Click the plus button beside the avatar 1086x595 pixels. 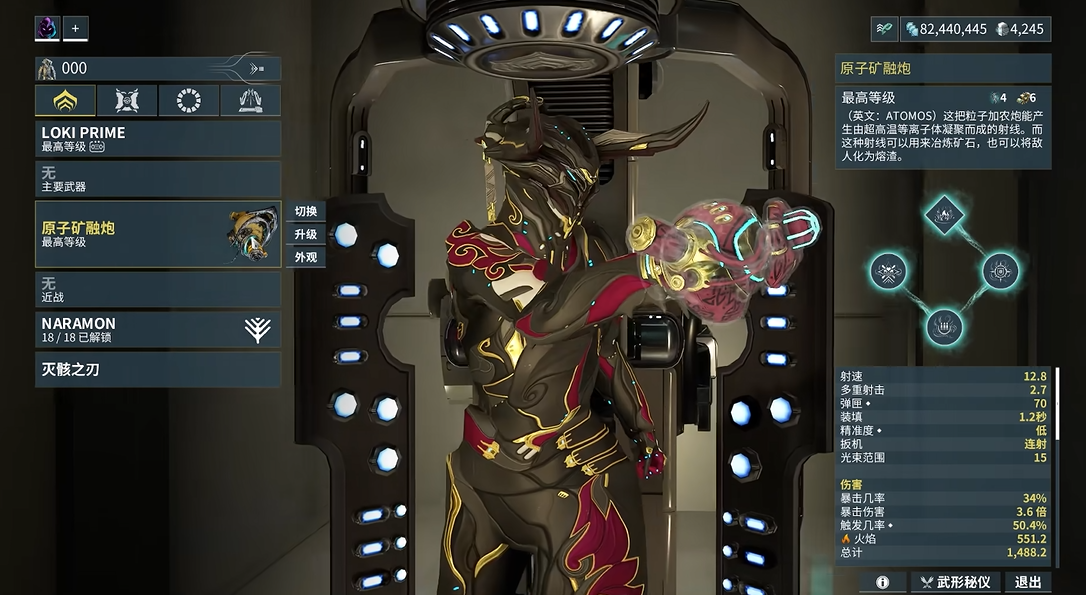(x=75, y=28)
